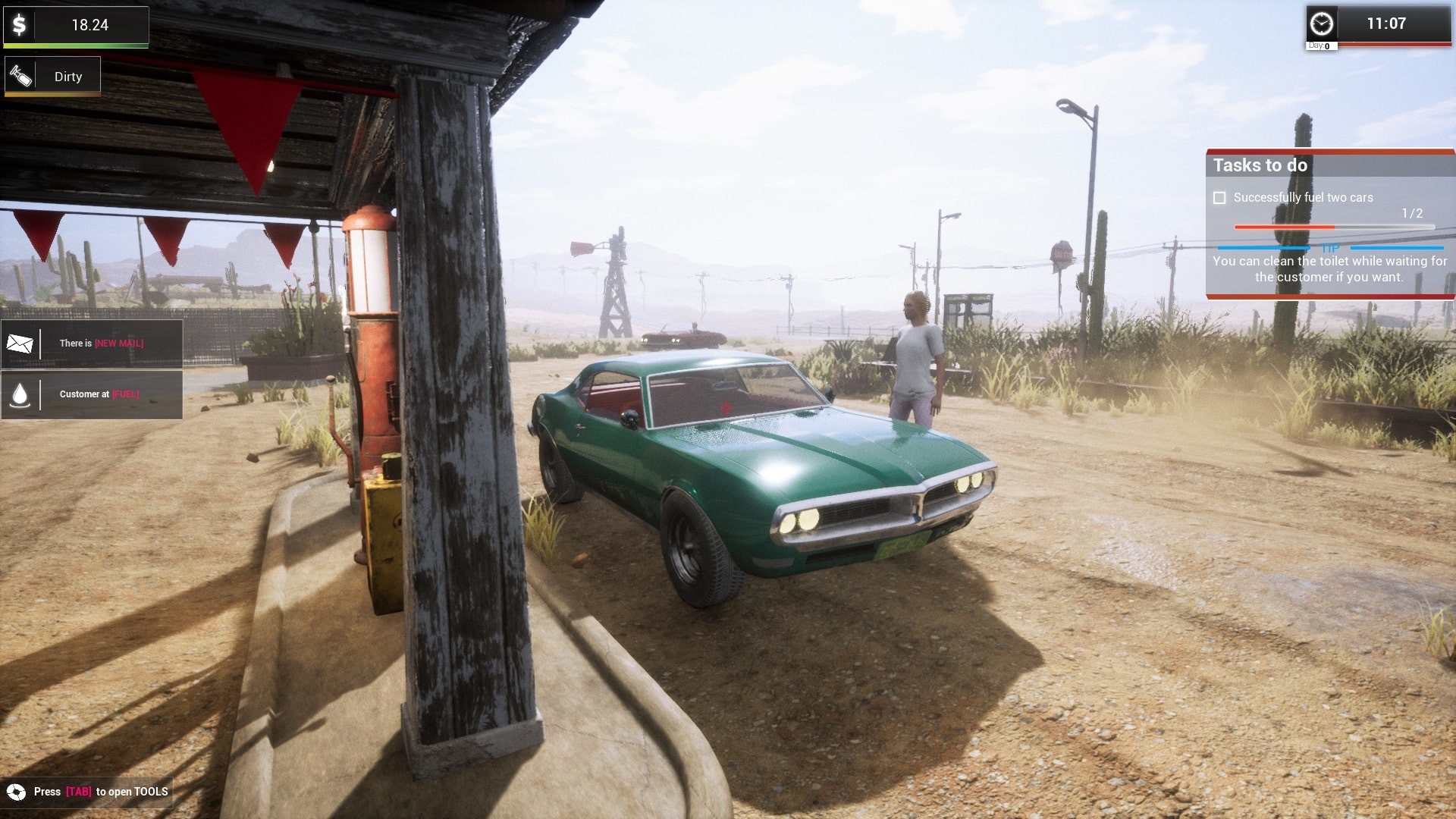Check the Successfully fuel two cars checkbox
The height and width of the screenshot is (819, 1456).
(1221, 198)
